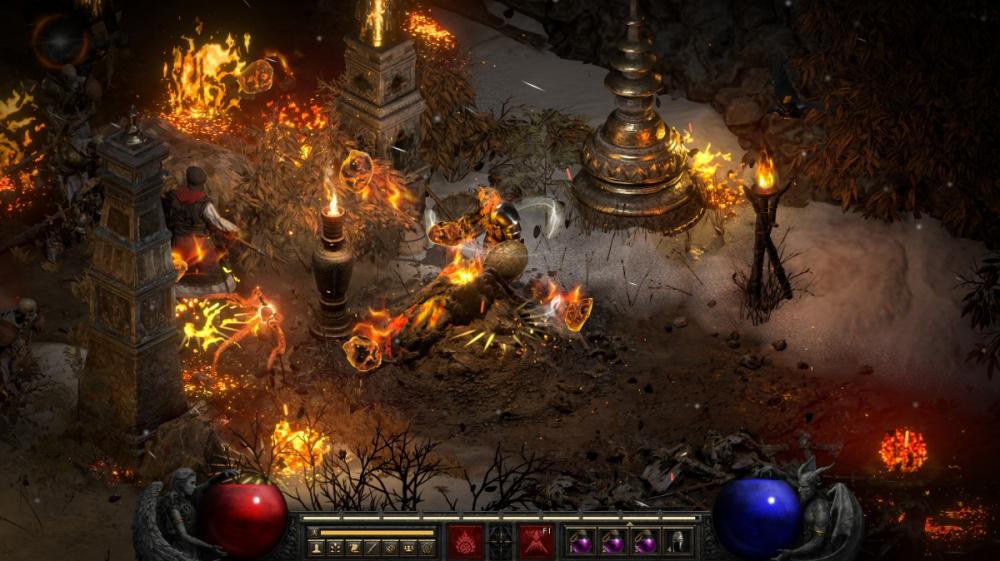Use the item in belt slot 4
This screenshot has height=561, width=1000.
[x=677, y=542]
